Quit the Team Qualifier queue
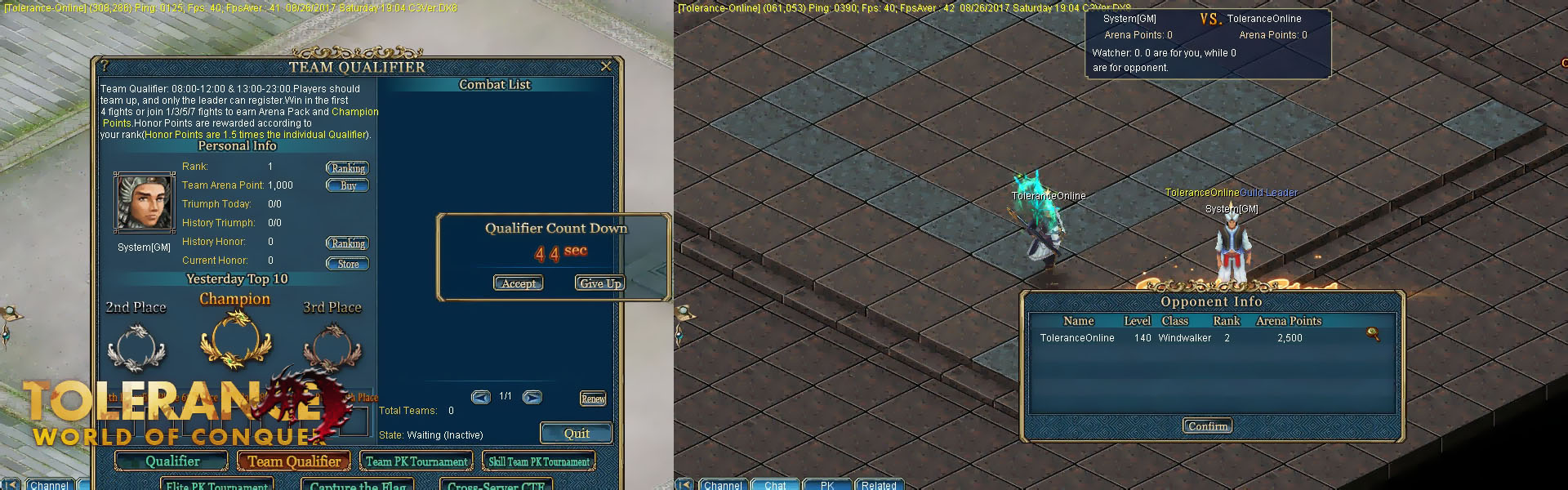Screen dimensions: 1568x490 point(576,434)
